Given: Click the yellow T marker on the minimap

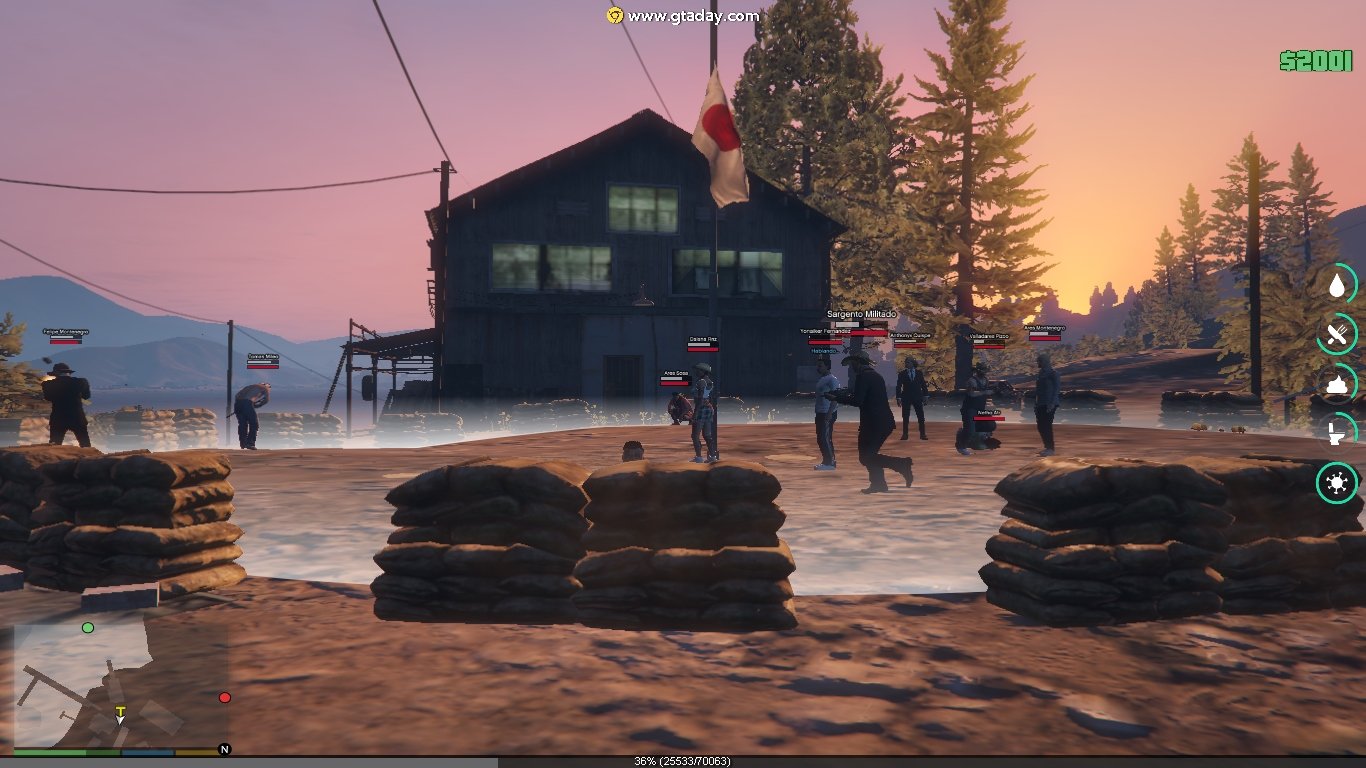Looking at the screenshot, I should [120, 712].
